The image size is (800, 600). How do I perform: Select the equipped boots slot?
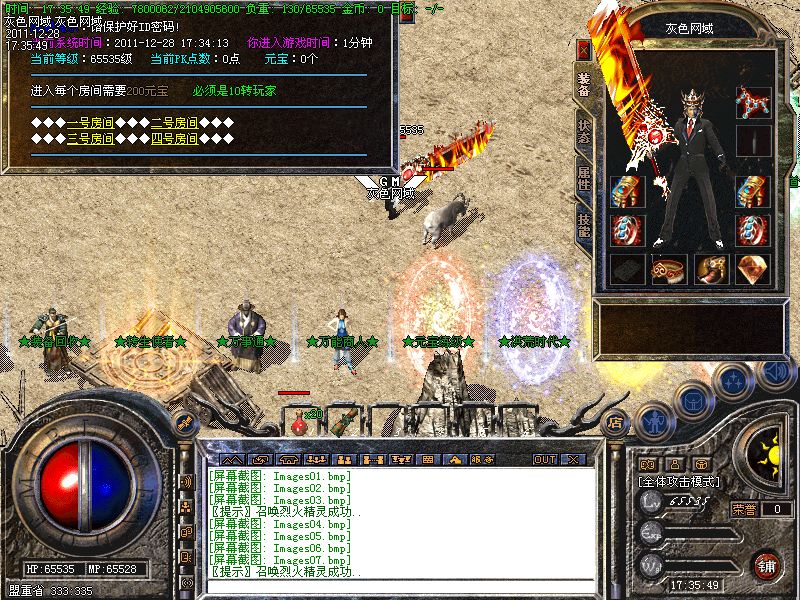pos(710,268)
